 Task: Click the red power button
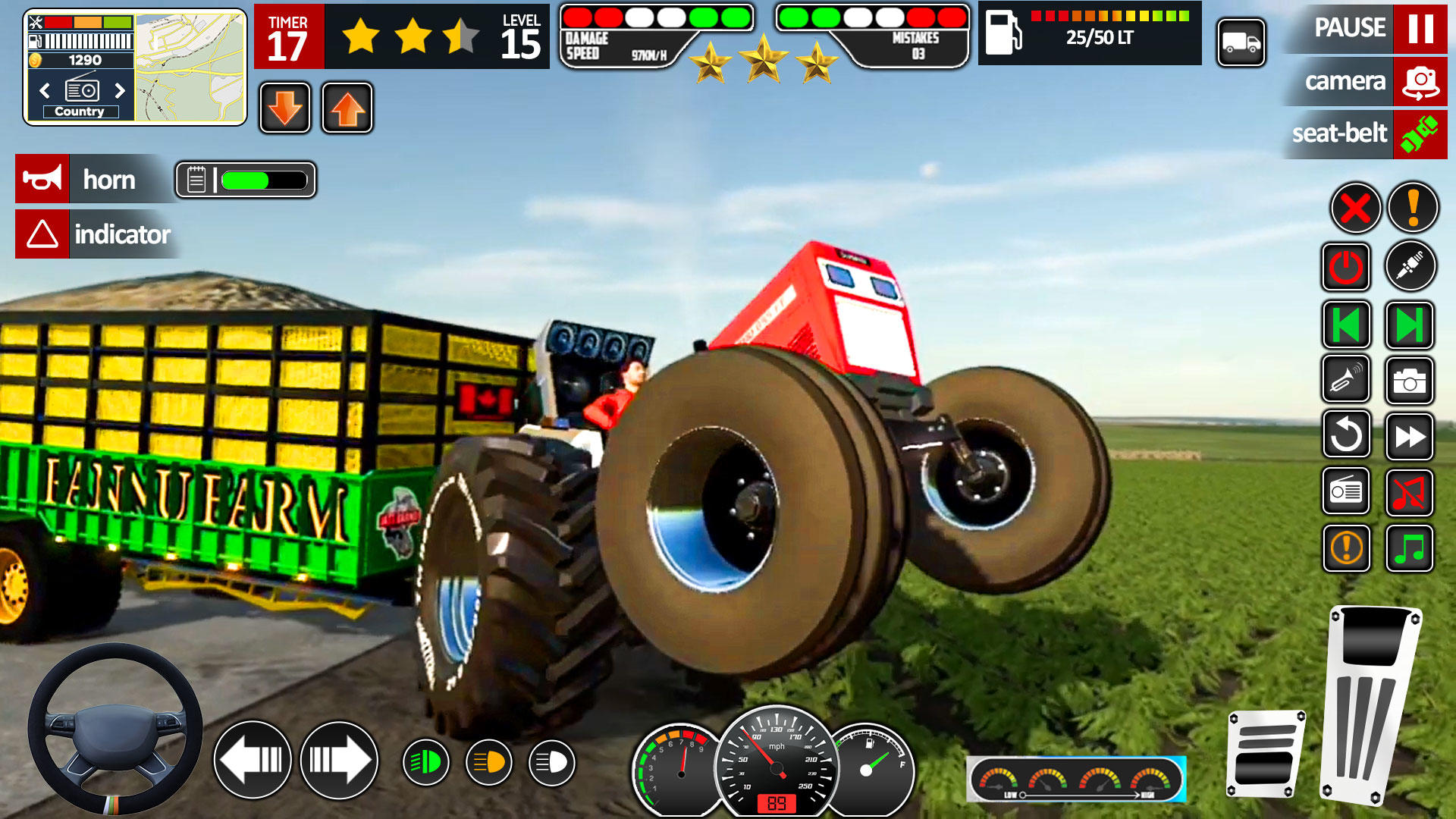pyautogui.click(x=1346, y=267)
